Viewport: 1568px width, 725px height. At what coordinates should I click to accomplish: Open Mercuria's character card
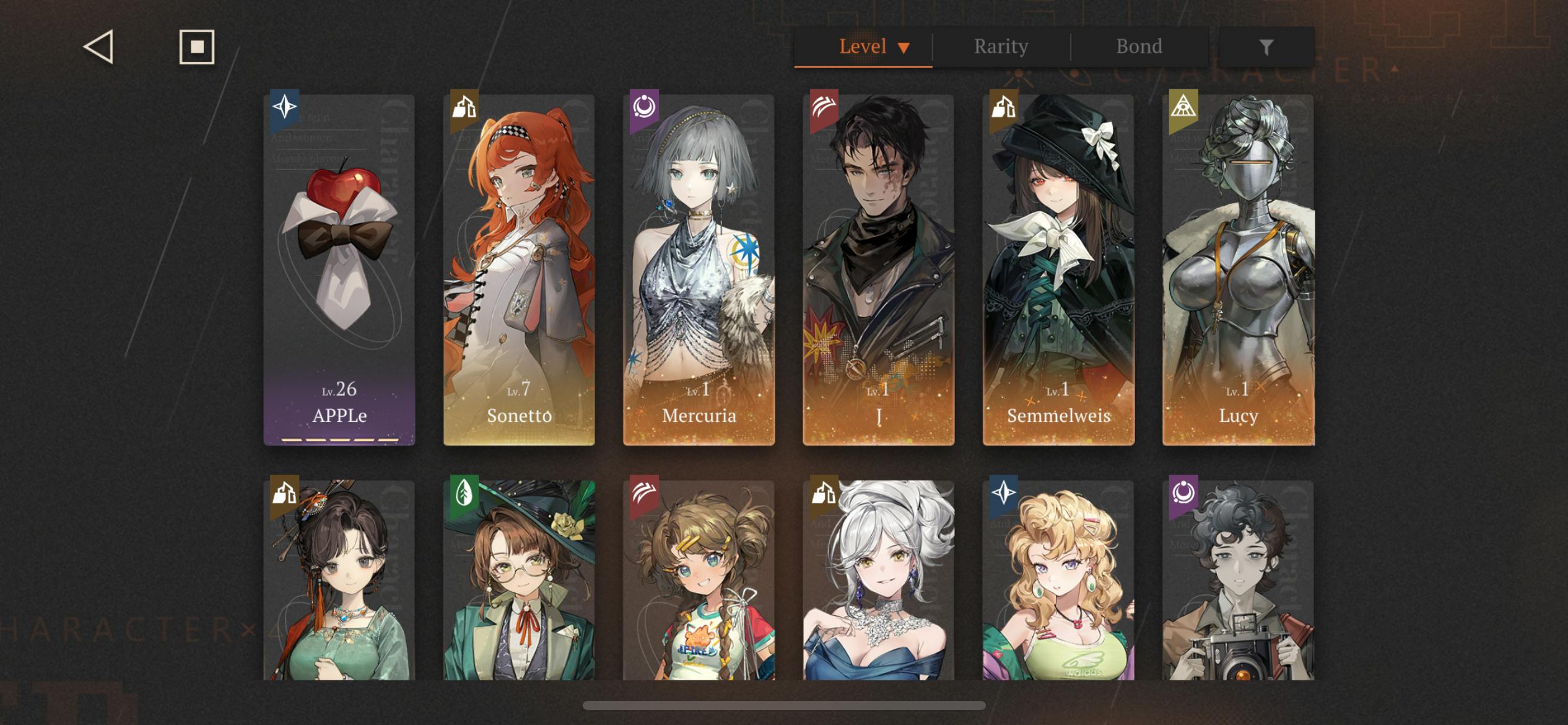(699, 270)
